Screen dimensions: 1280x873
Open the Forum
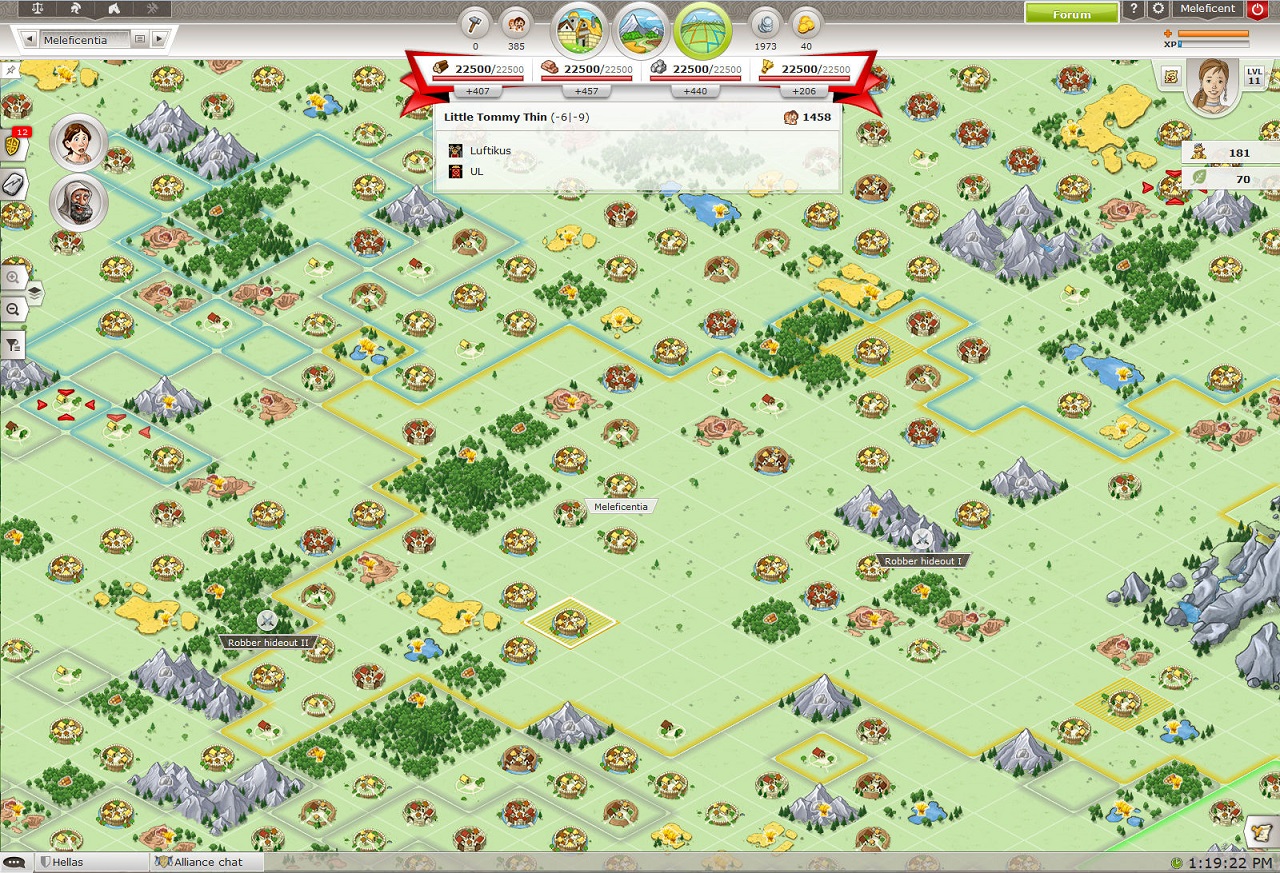(x=1071, y=13)
